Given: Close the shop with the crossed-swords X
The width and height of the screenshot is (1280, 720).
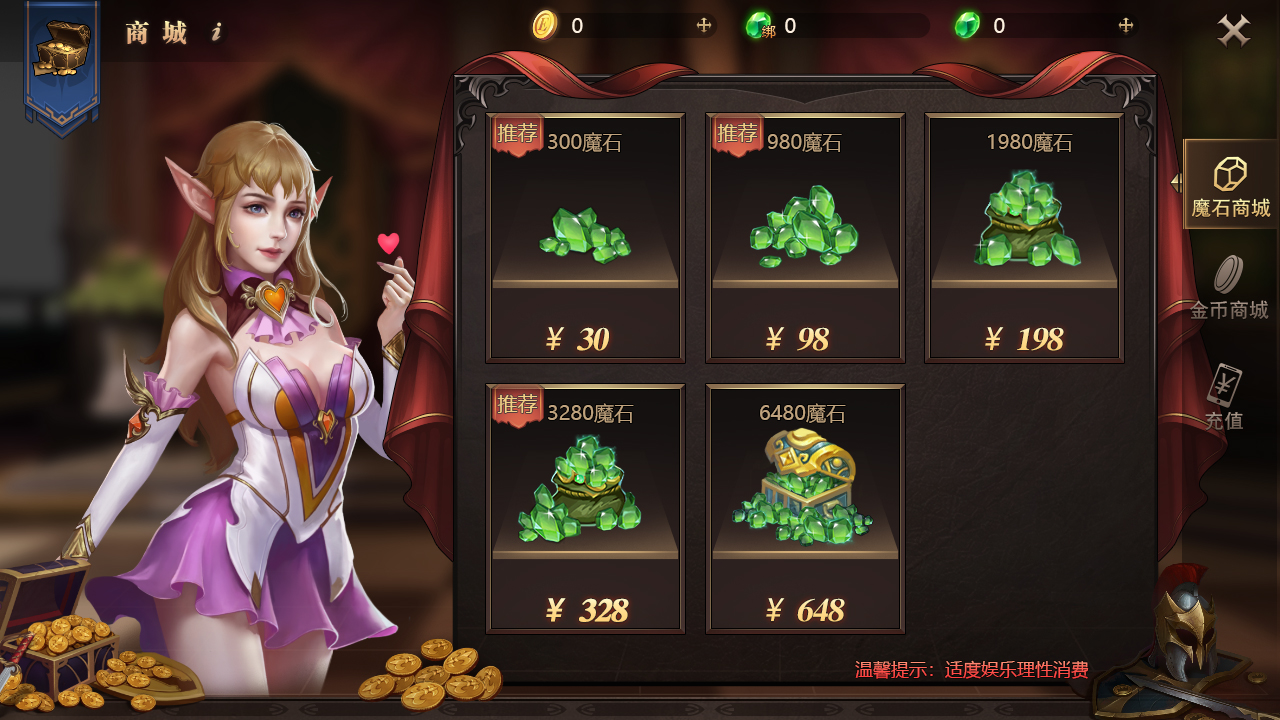Looking at the screenshot, I should pyautogui.click(x=1234, y=30).
